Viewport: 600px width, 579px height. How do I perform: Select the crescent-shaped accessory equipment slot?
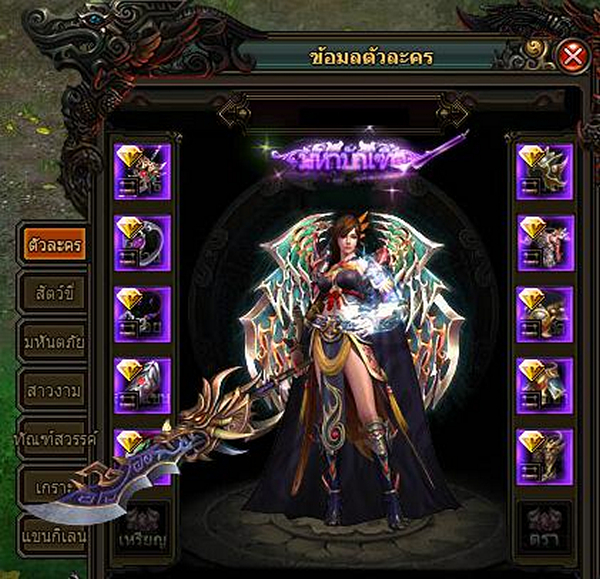(x=143, y=243)
